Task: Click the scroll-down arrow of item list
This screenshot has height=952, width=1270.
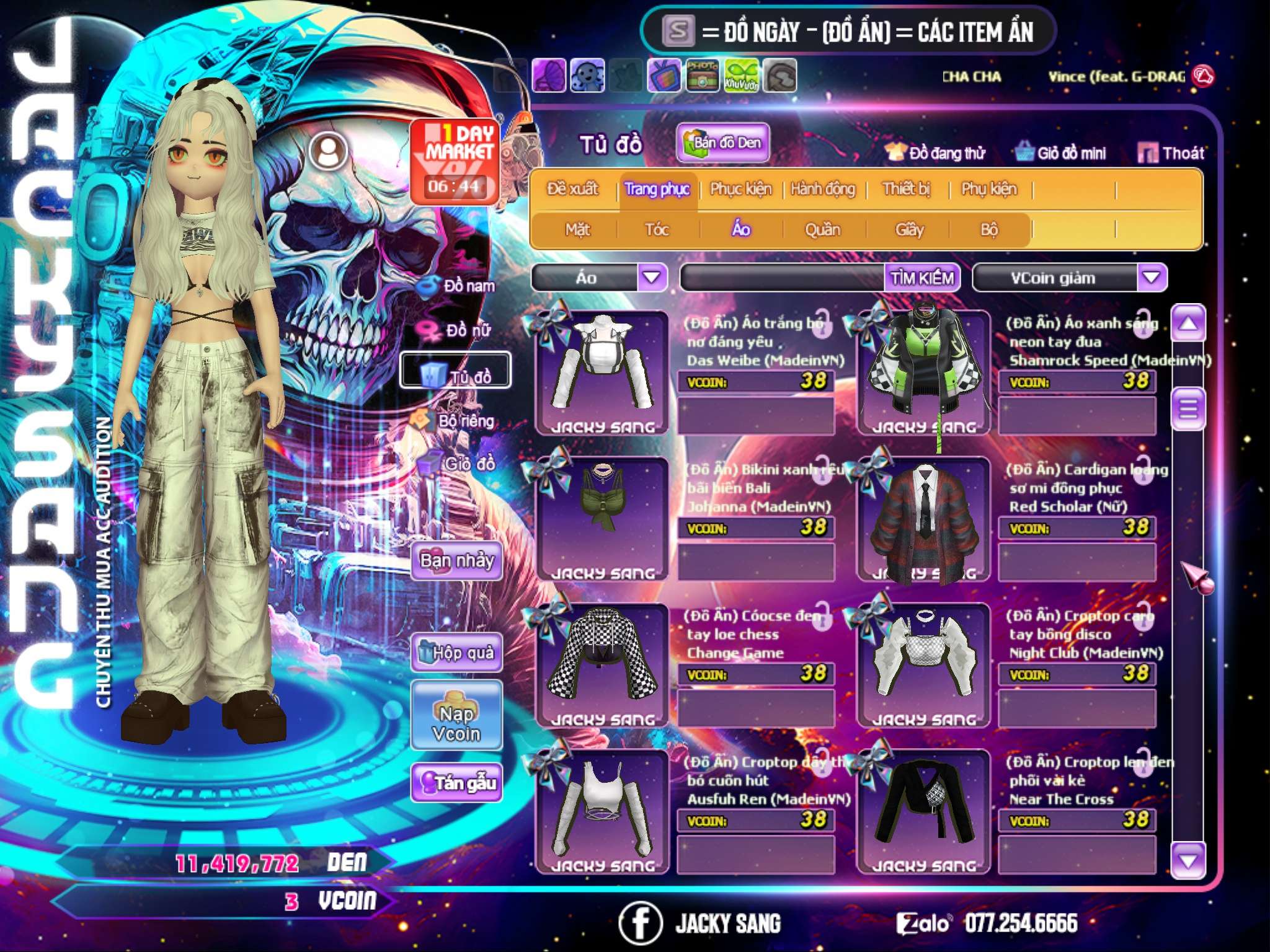Action: point(1188,860)
